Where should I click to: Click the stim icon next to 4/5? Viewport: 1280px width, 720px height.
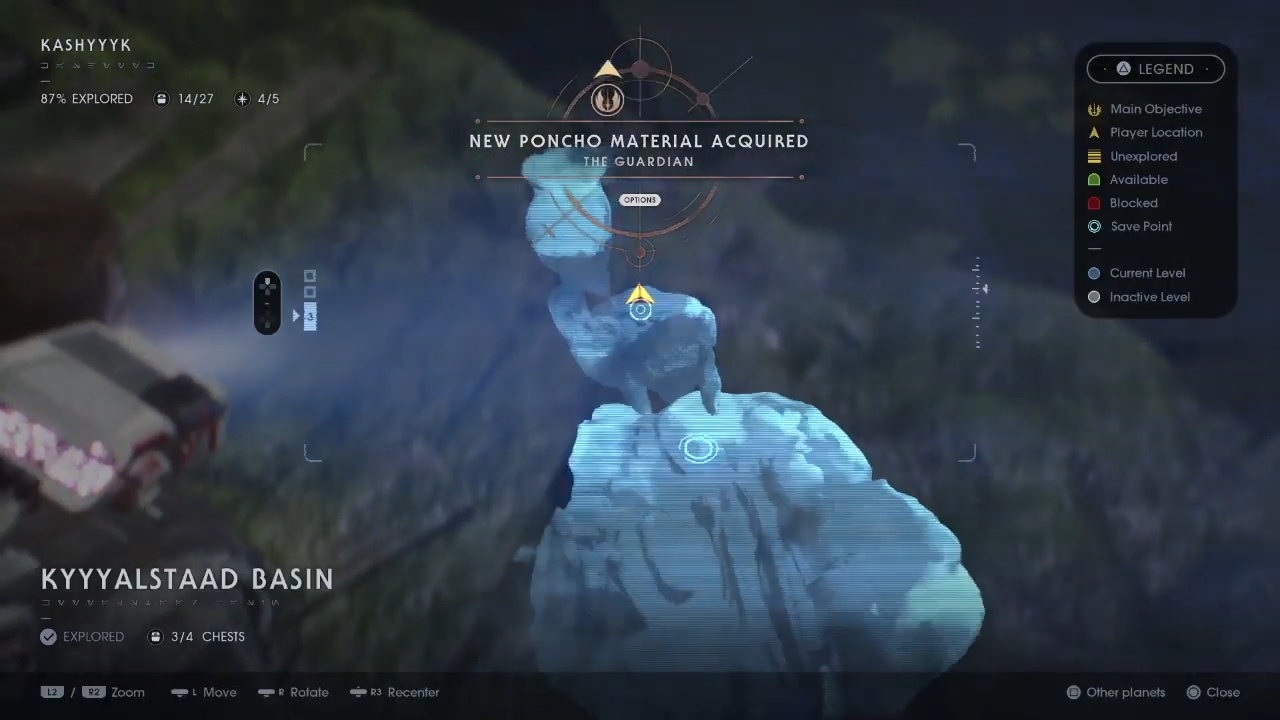tap(242, 99)
